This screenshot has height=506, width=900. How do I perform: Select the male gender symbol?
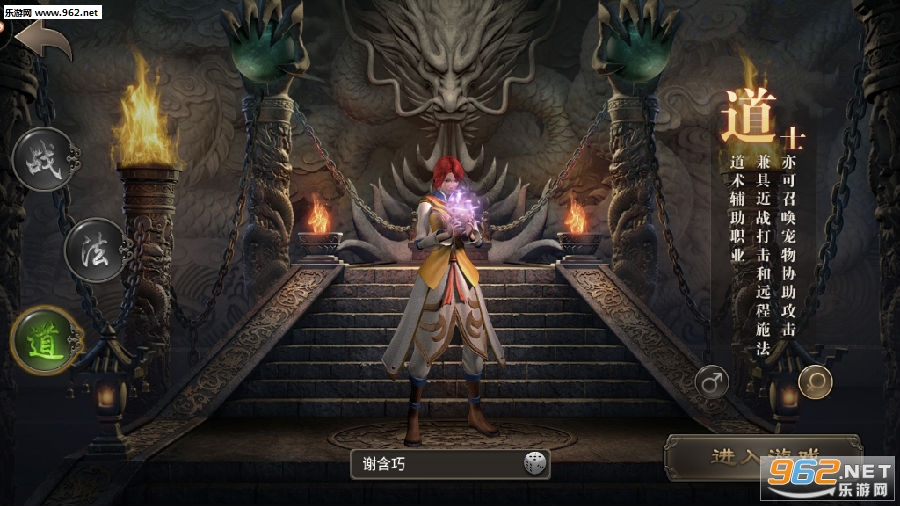[712, 381]
